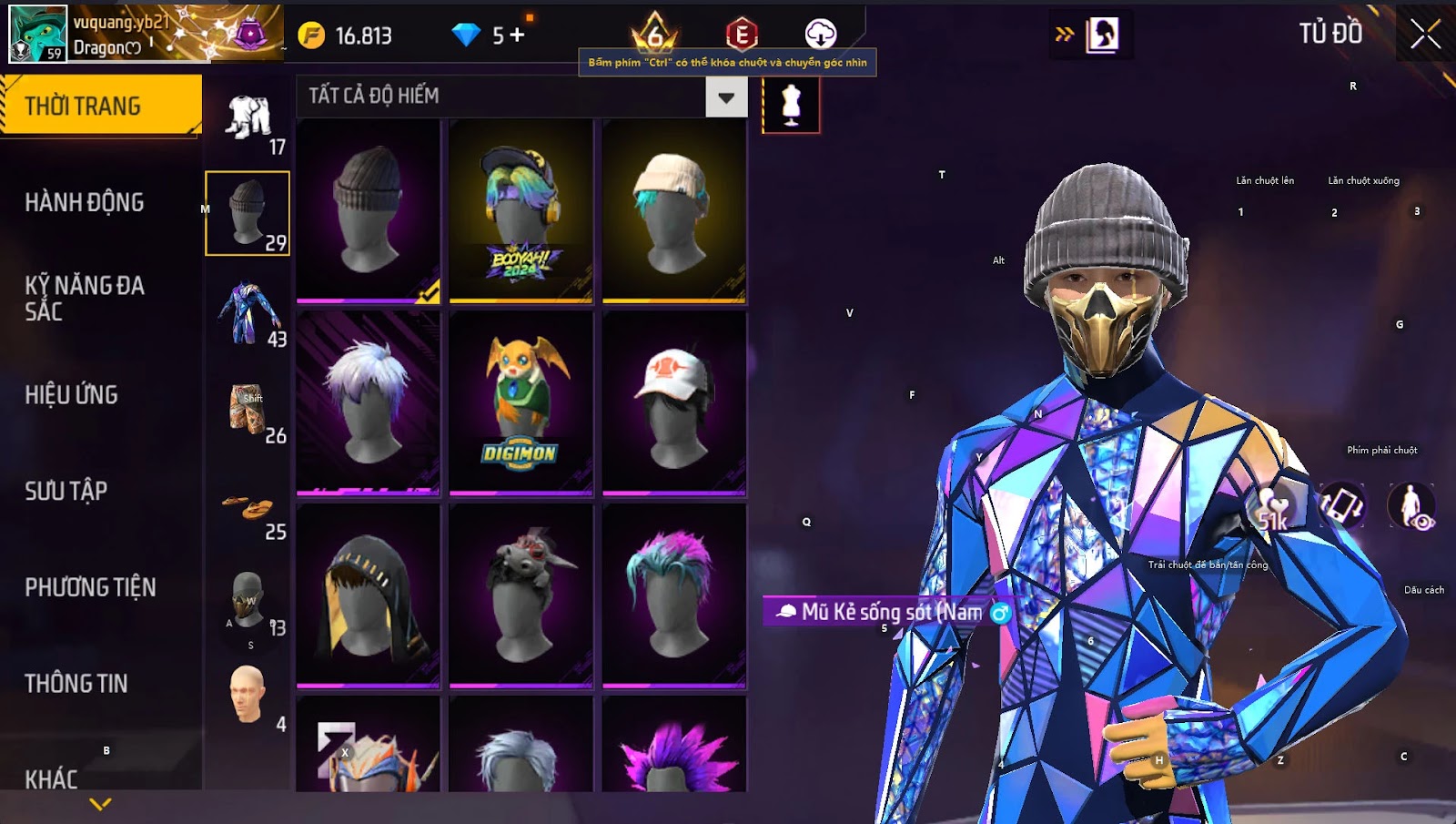Screen dimensions: 1456x824
Task: Go to the Sưu Tập tab
Action: (x=66, y=491)
